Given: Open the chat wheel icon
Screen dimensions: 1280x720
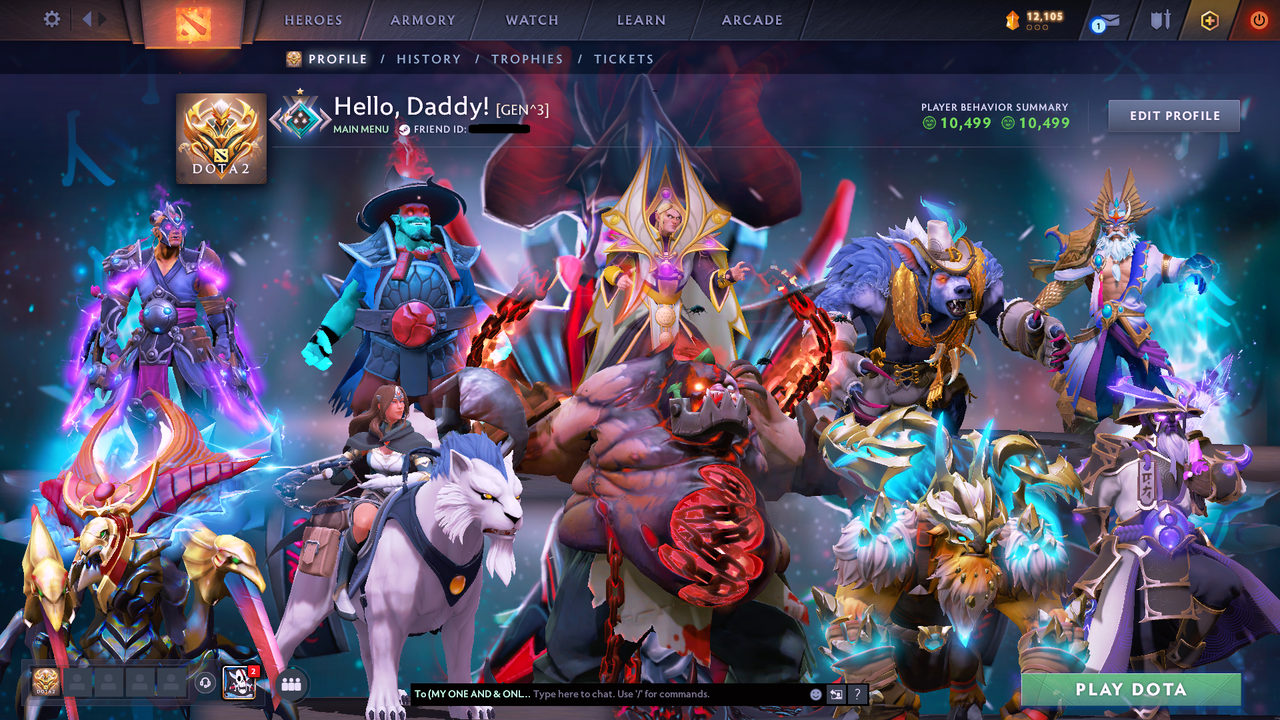Looking at the screenshot, I should coord(836,694).
